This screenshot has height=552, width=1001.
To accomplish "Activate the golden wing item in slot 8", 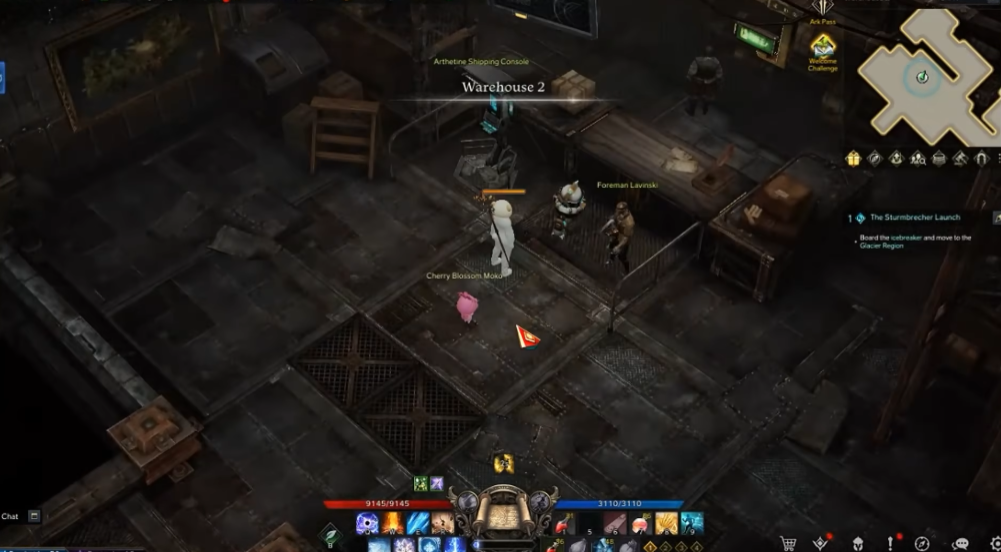I will pyautogui.click(x=666, y=523).
